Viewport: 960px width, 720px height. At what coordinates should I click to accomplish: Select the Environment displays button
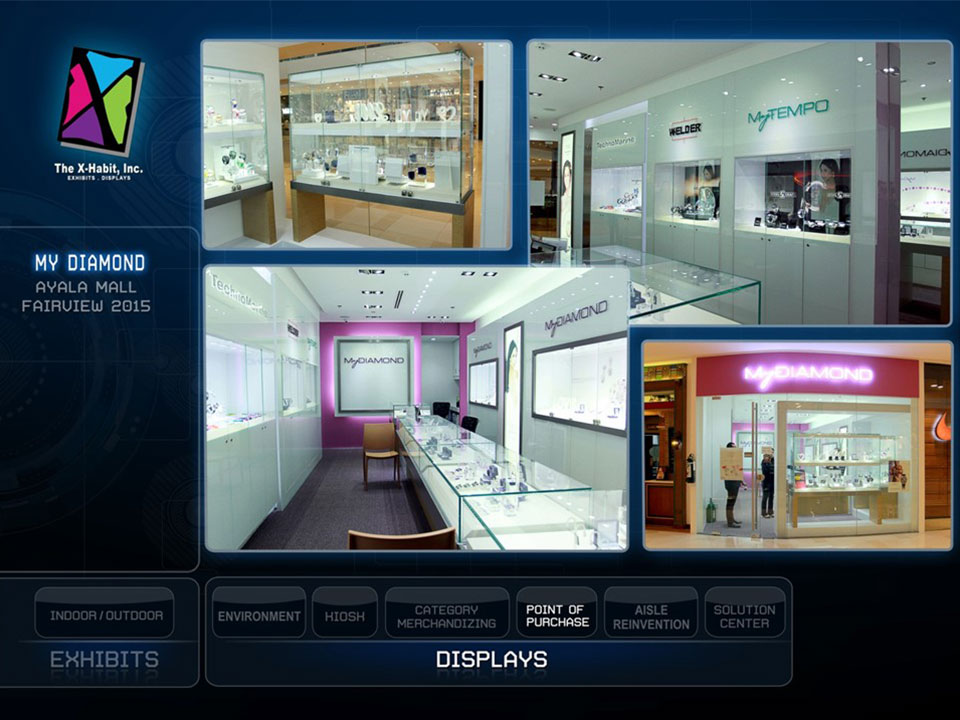(x=259, y=615)
